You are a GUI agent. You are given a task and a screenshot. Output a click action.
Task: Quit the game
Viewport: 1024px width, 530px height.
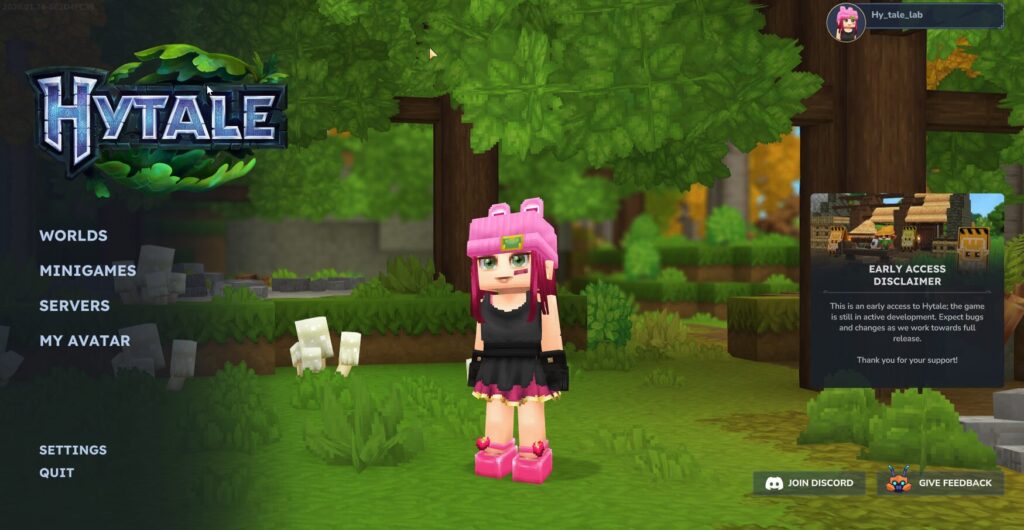[56, 473]
